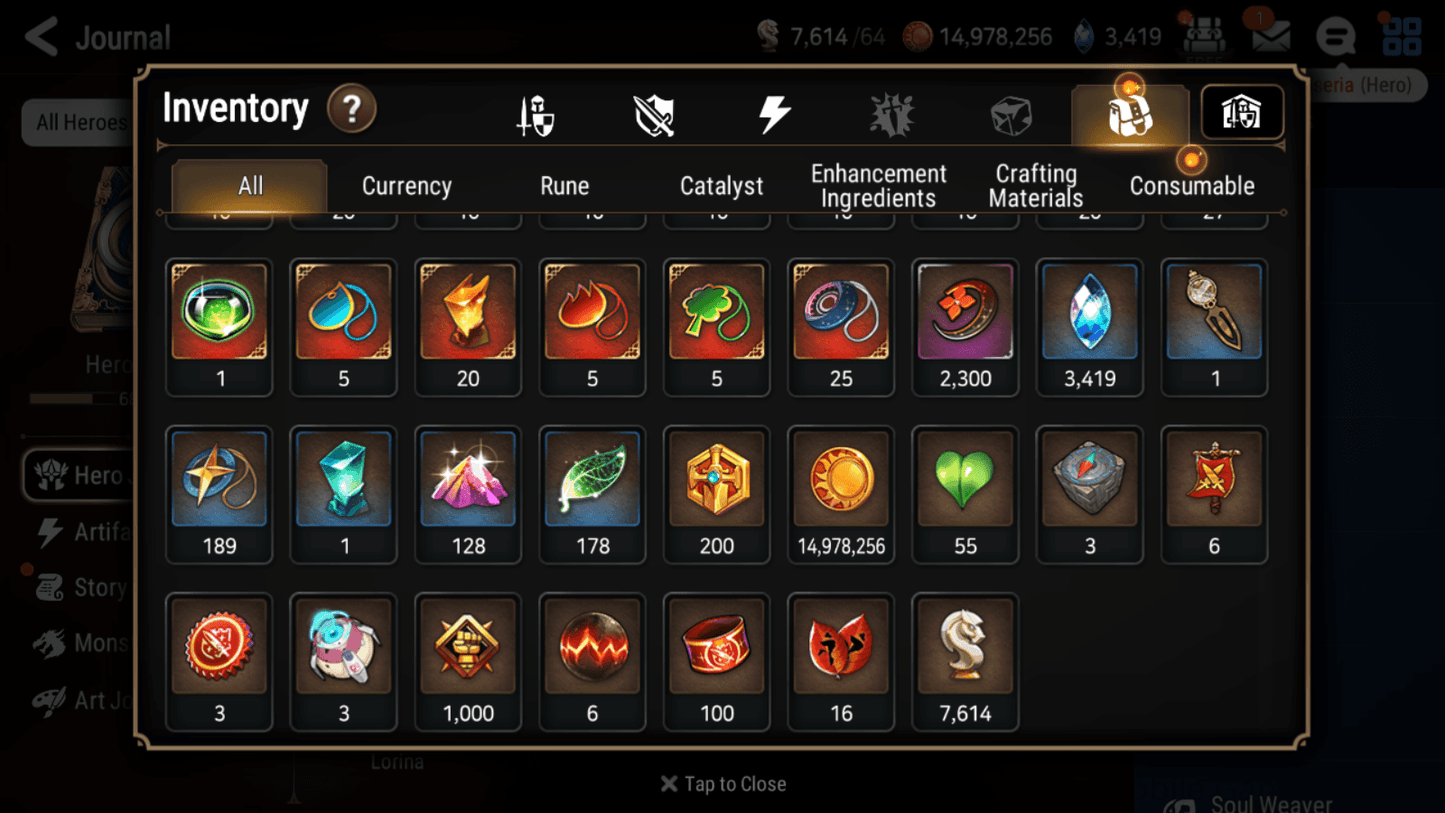
Task: Open the All Heroes filter
Action: click(82, 122)
